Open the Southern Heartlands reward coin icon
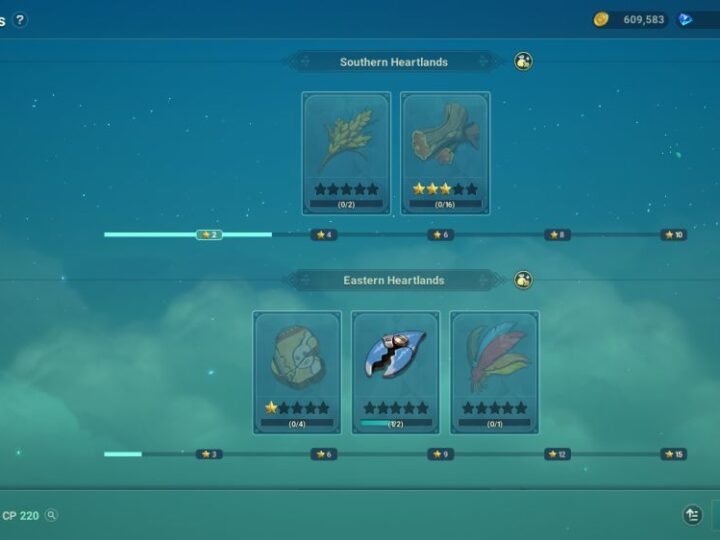720x540 pixels. (523, 62)
